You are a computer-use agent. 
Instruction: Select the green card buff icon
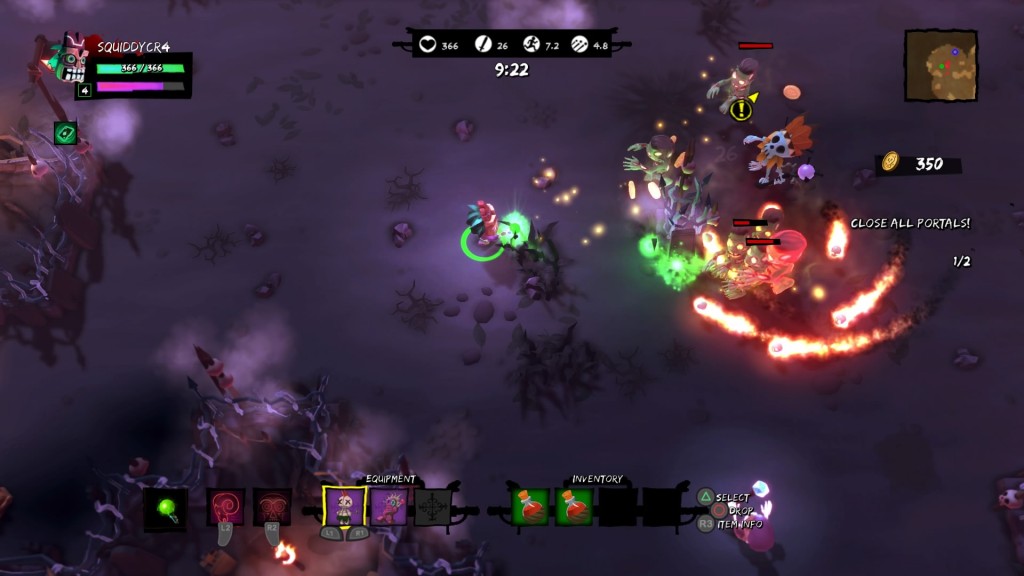click(x=66, y=132)
